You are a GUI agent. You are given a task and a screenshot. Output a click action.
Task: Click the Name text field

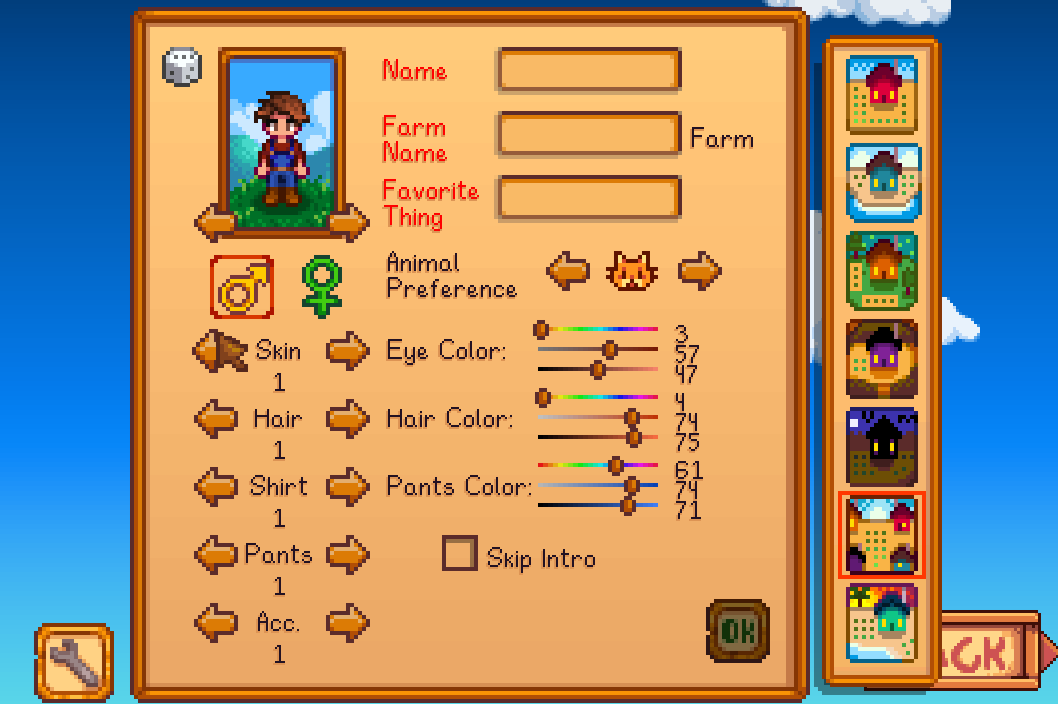[589, 71]
